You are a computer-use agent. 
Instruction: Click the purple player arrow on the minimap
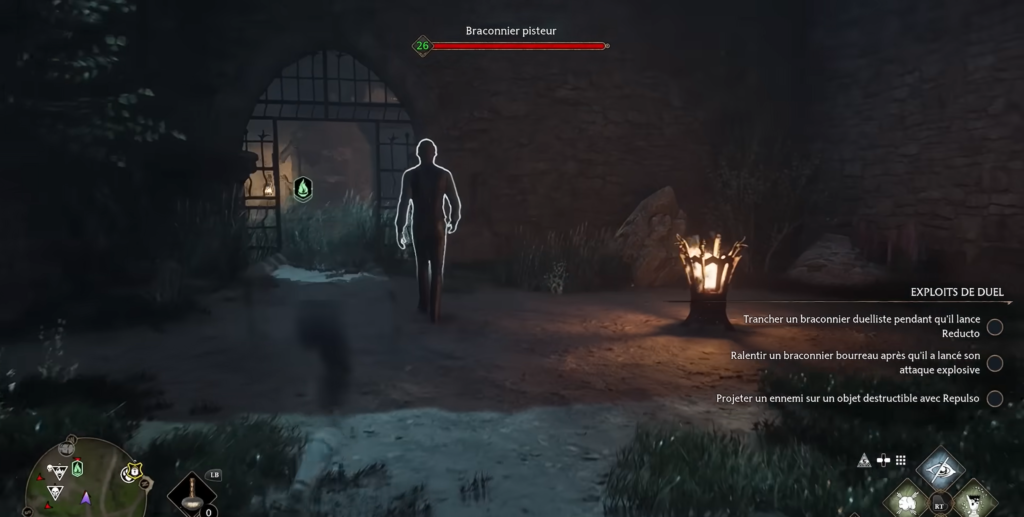(86, 497)
